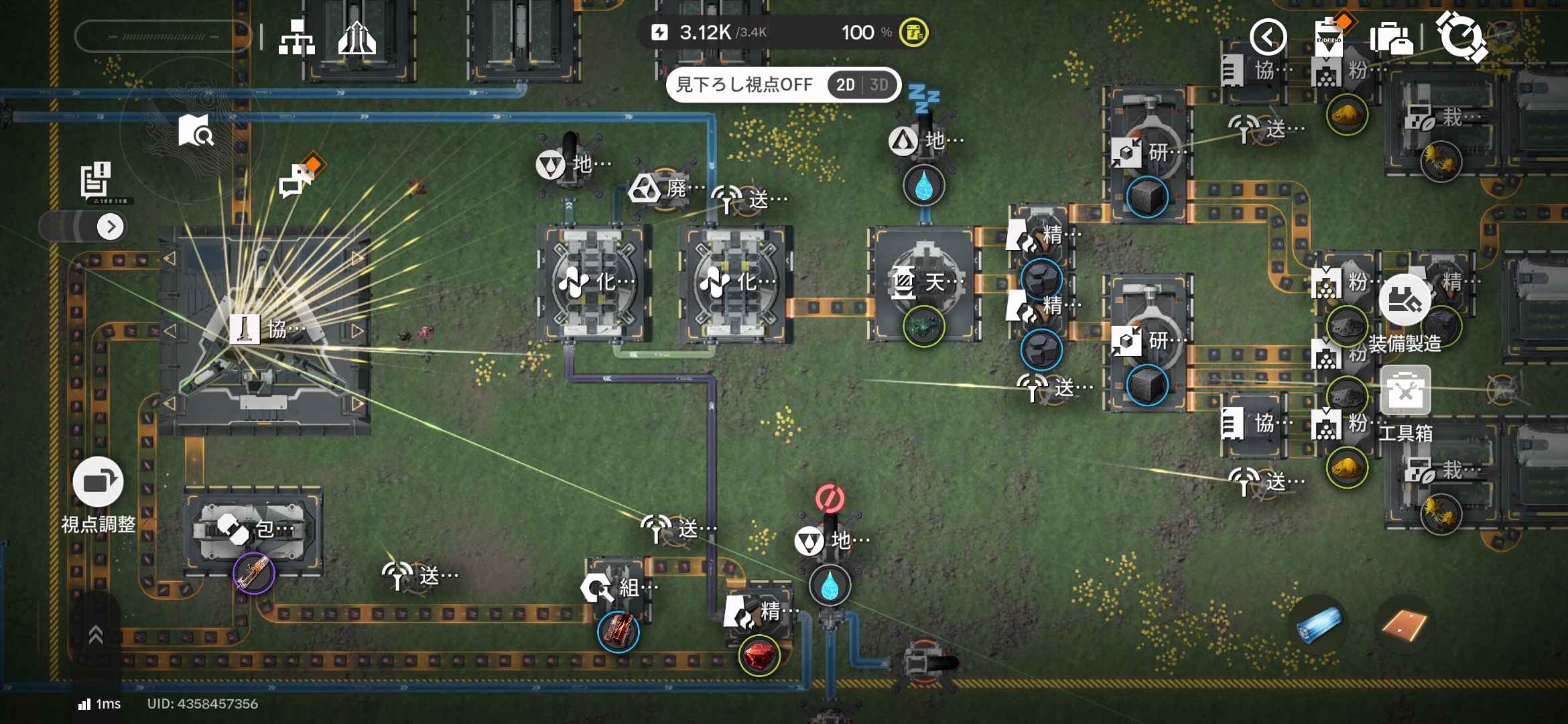Open the briefcase inventory icon
Screen dimensions: 1568x724
tap(1391, 38)
